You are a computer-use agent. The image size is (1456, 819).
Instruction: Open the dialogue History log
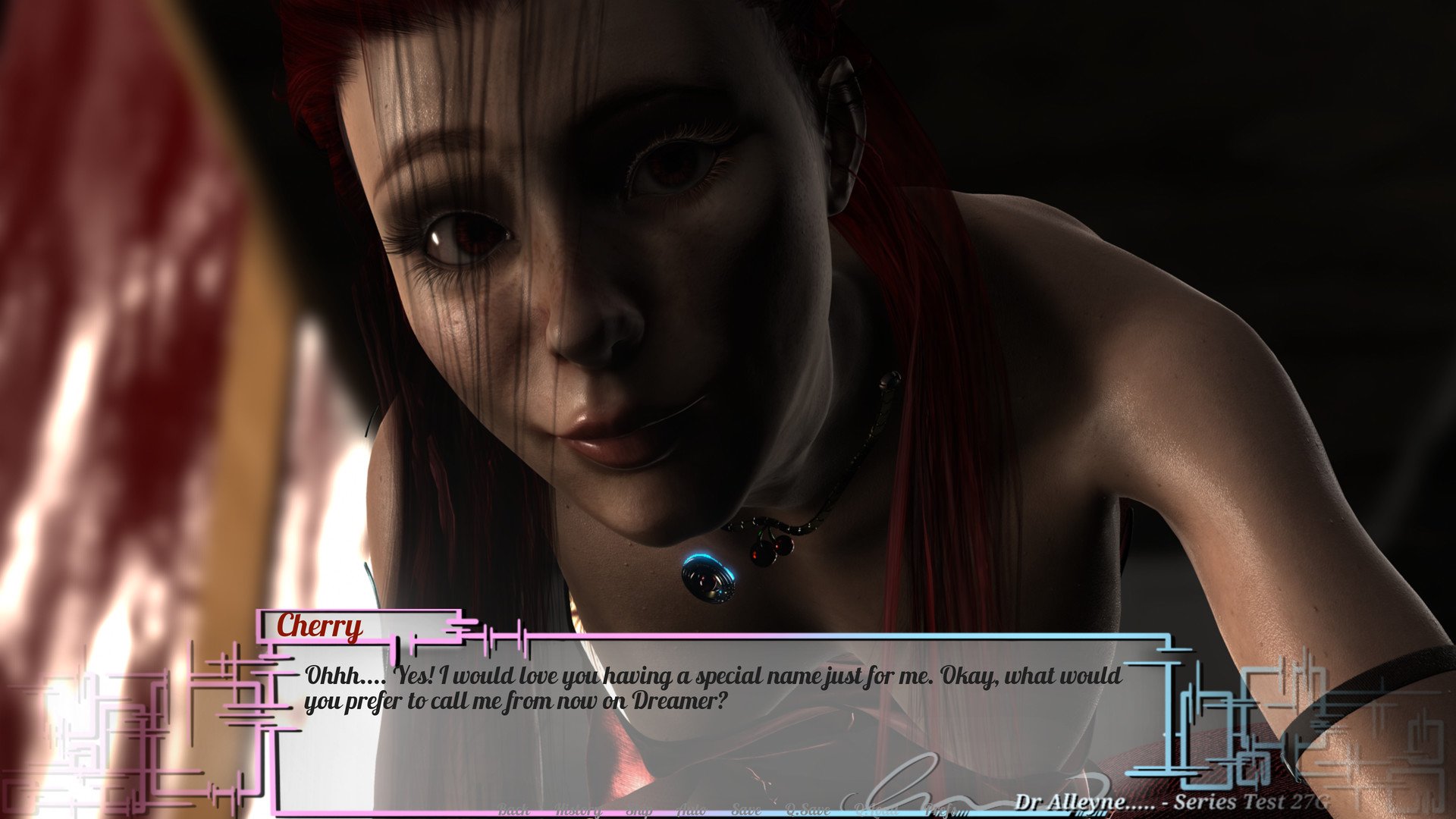pos(578,810)
